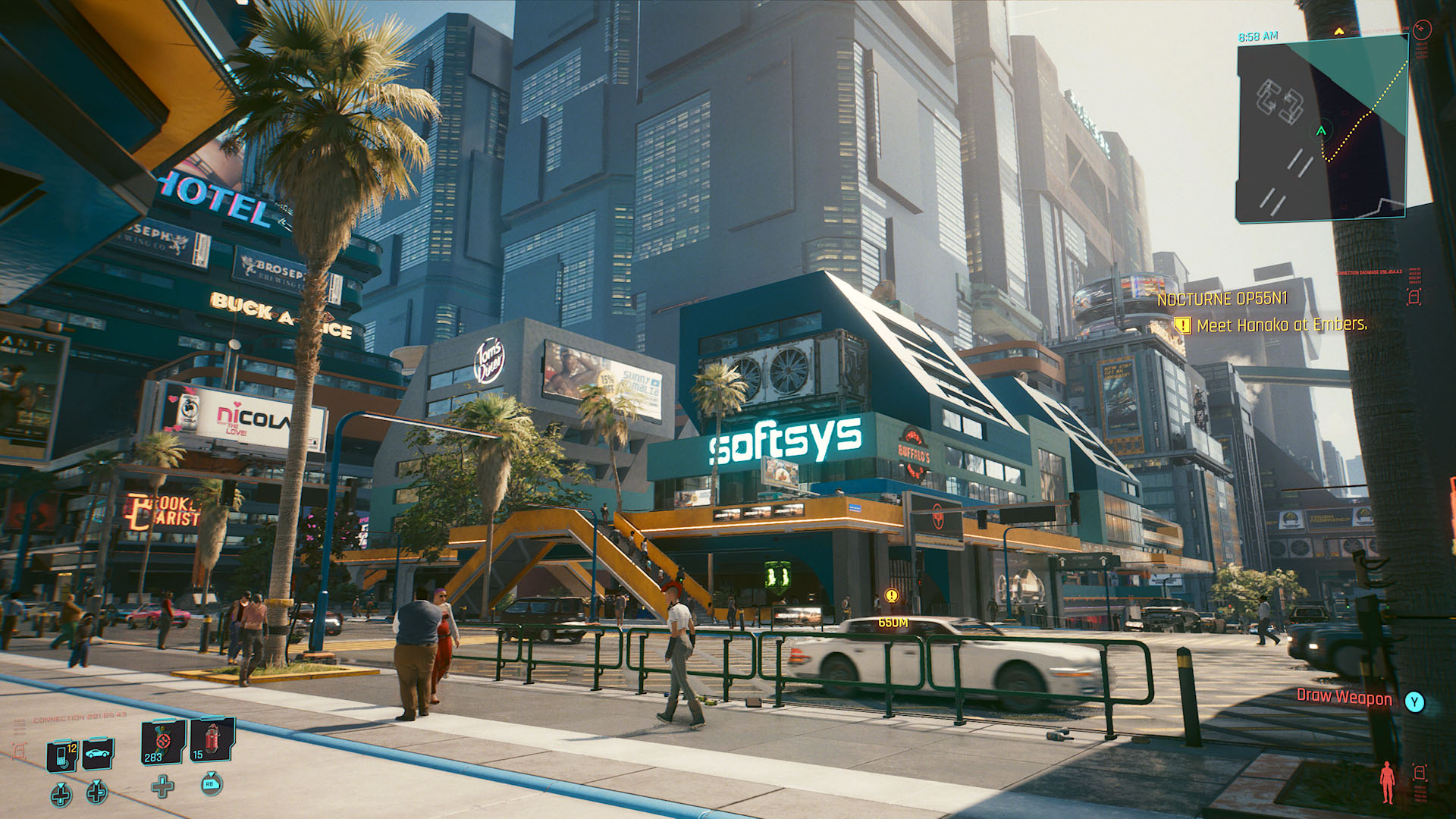1456x819 pixels.
Task: Open the Nocturne OP55N1 quest tracker
Action: [1222, 300]
